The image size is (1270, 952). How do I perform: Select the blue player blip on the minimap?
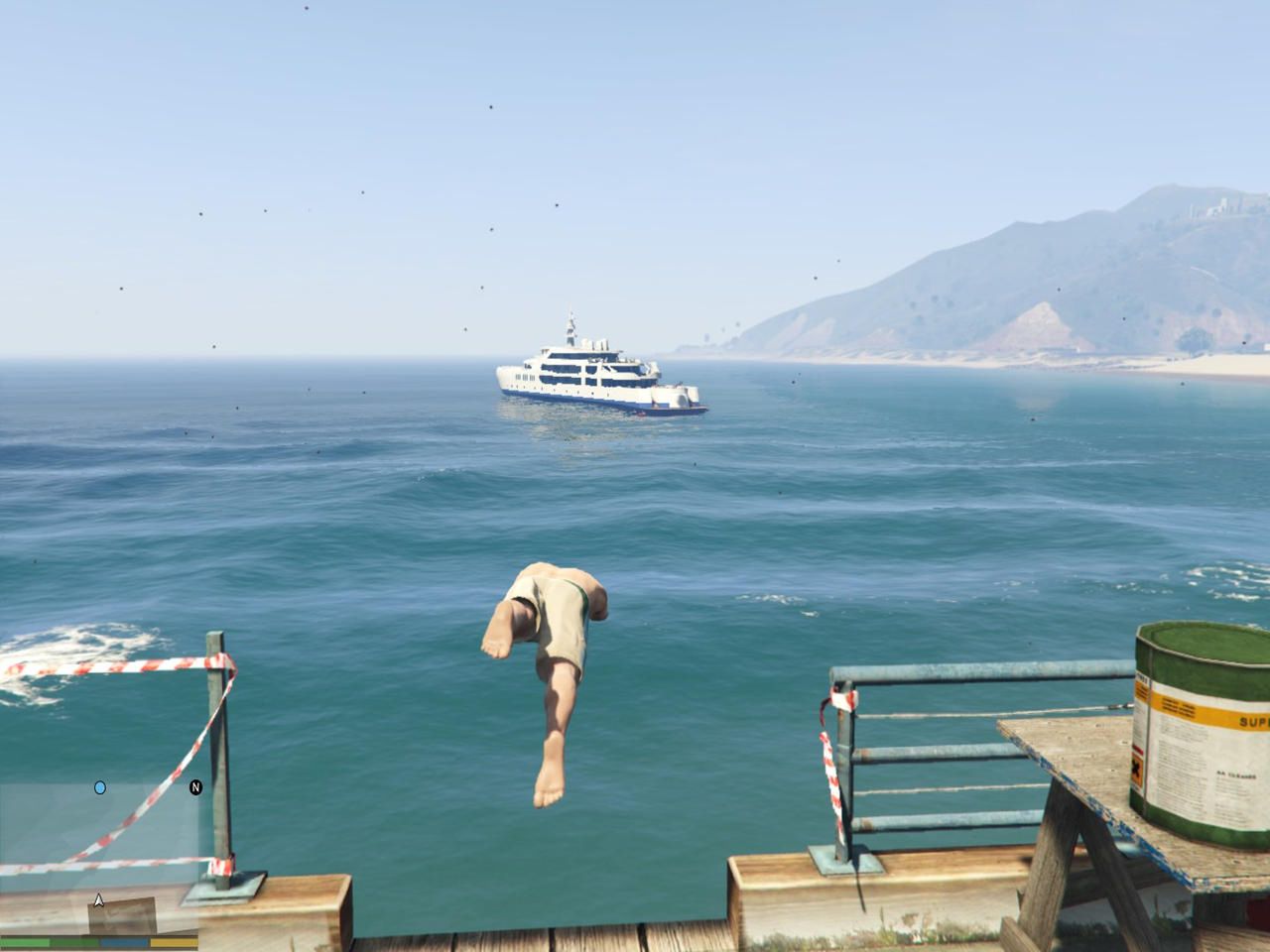[x=100, y=788]
